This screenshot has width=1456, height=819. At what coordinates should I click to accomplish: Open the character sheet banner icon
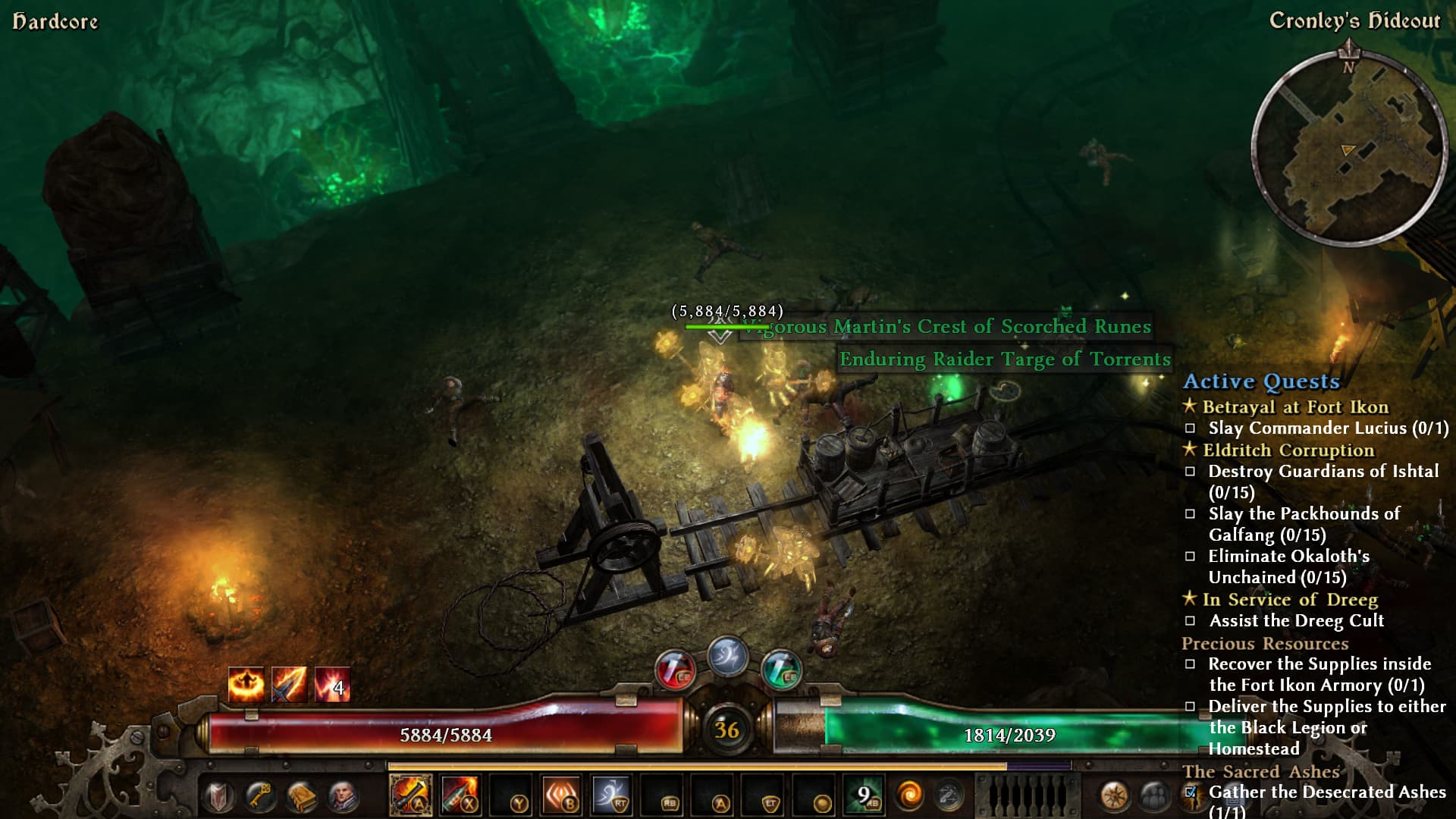pos(220,797)
